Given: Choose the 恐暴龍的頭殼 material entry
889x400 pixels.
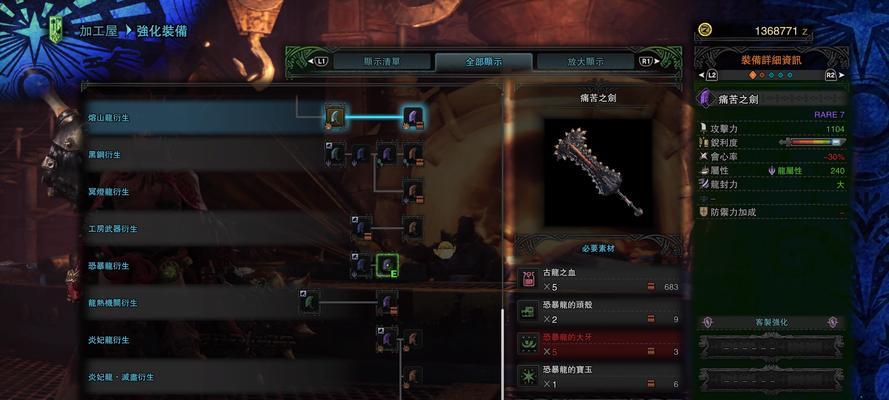Looking at the screenshot, I should point(599,312).
